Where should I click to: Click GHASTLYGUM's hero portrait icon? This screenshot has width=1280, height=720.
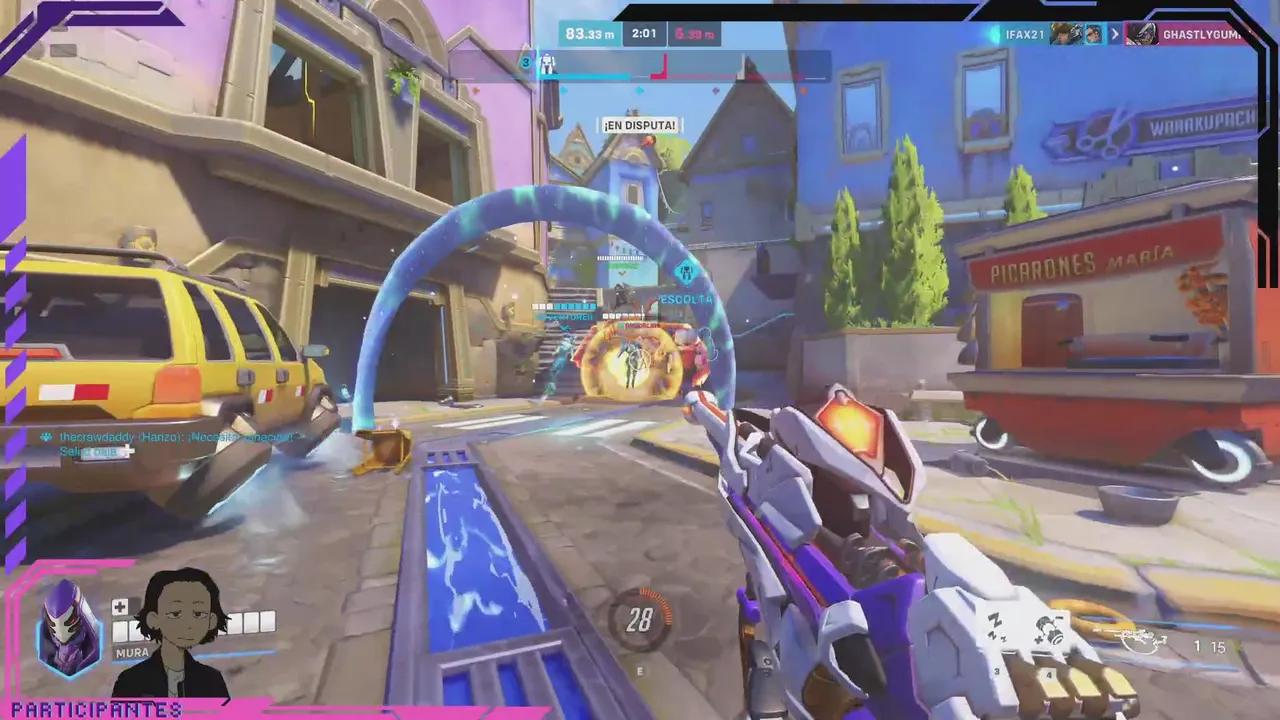click(x=1145, y=34)
